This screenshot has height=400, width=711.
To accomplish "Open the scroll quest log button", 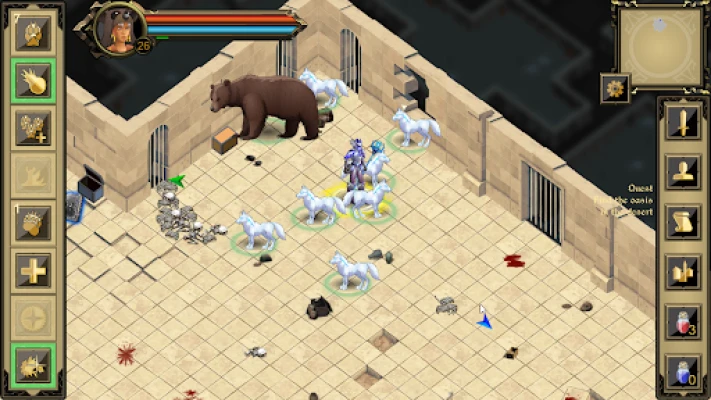I will click(x=684, y=220).
